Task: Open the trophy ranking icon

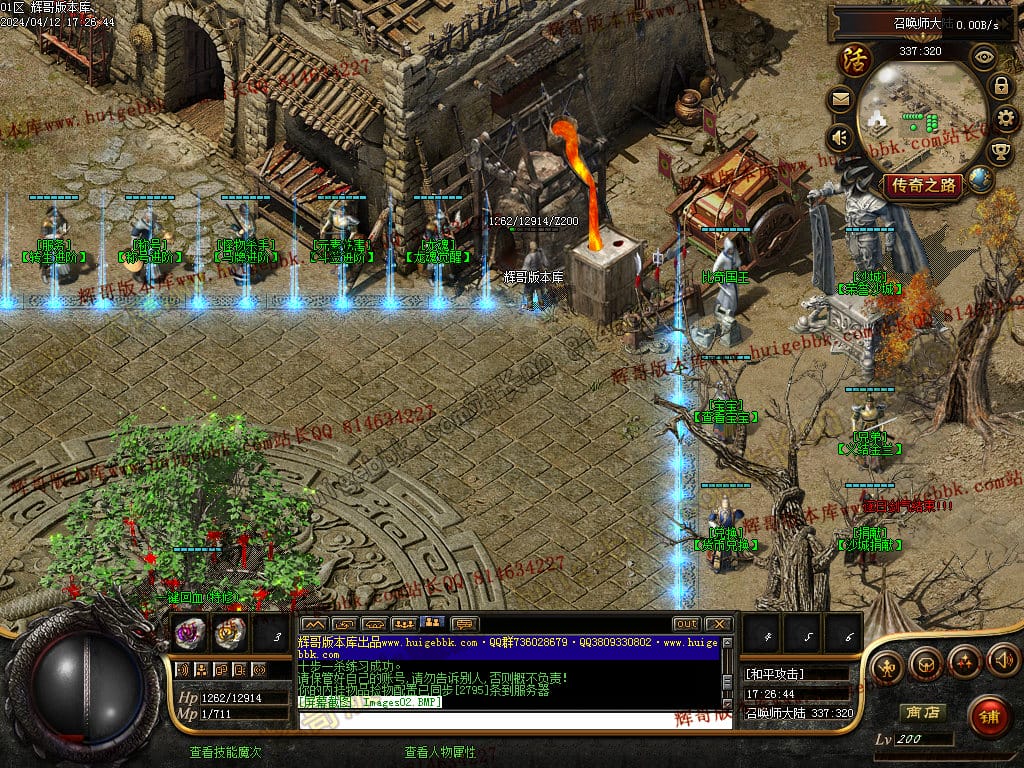Action: 999,151
